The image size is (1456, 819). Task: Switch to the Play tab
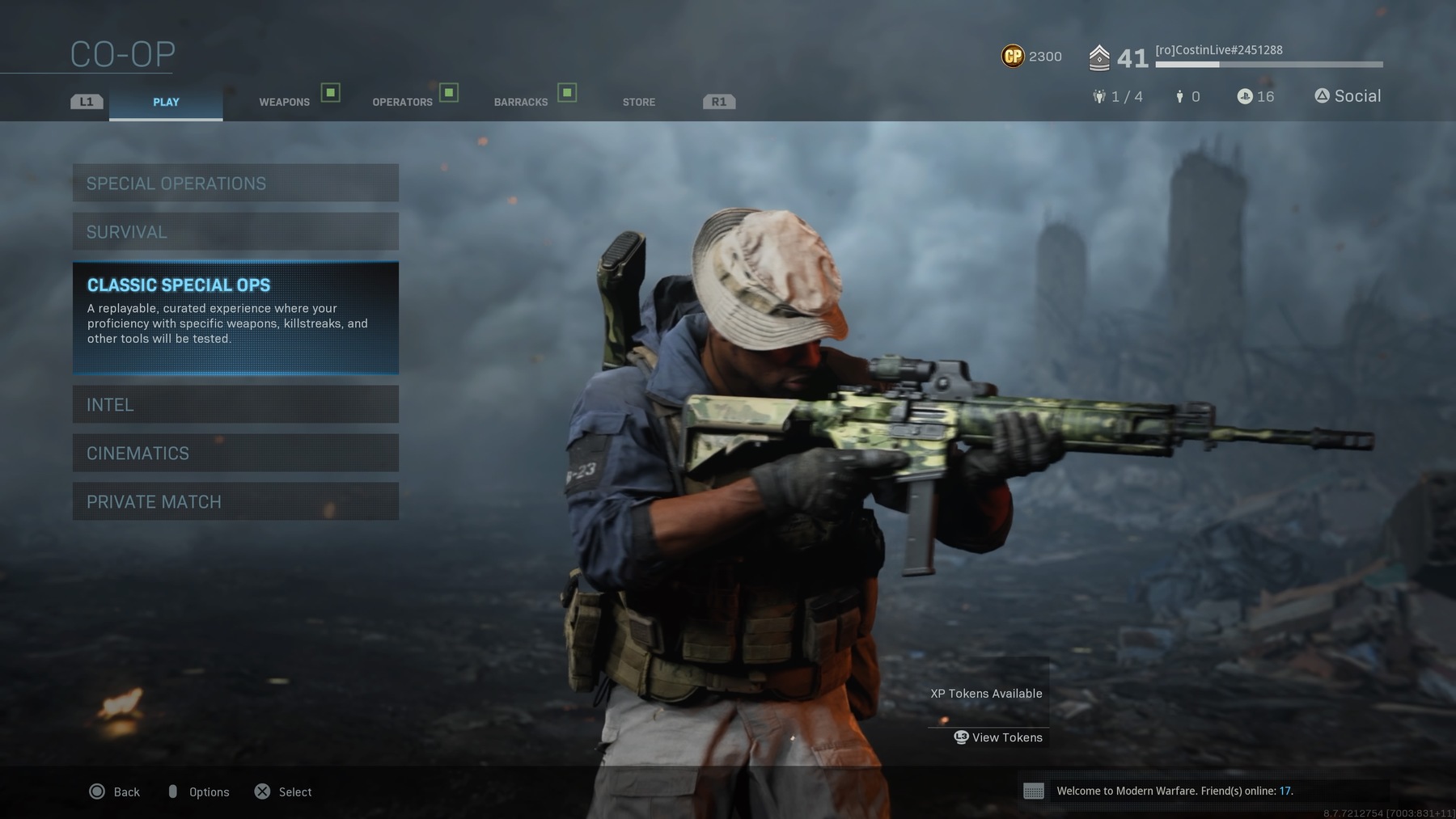[166, 102]
